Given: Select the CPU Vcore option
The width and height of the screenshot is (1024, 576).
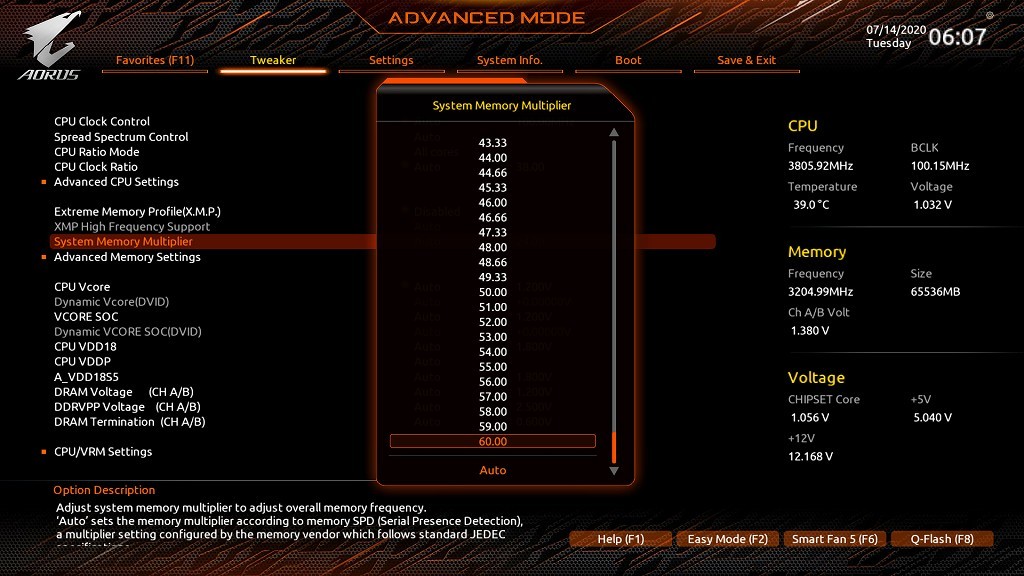Looking at the screenshot, I should click(82, 287).
